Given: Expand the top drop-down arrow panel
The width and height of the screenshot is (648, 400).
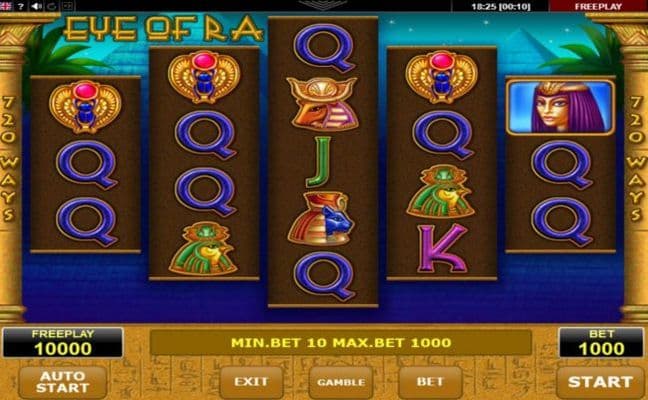Looking at the screenshot, I should click(323, 5).
